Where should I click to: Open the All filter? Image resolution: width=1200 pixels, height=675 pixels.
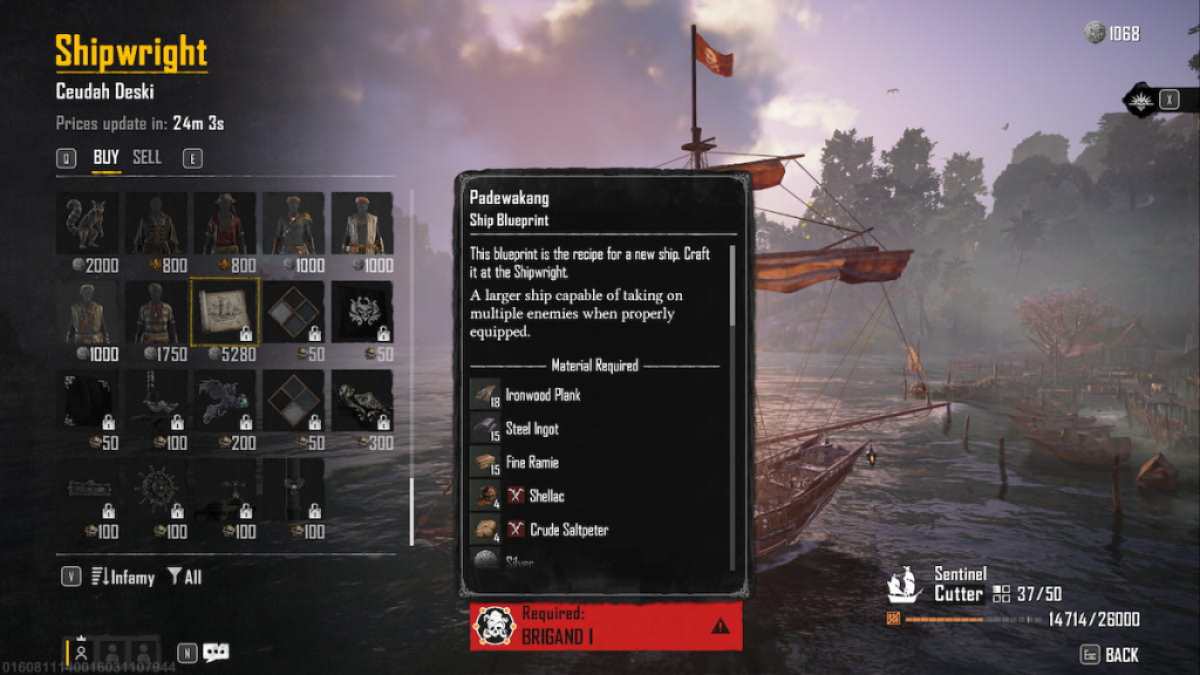(184, 577)
